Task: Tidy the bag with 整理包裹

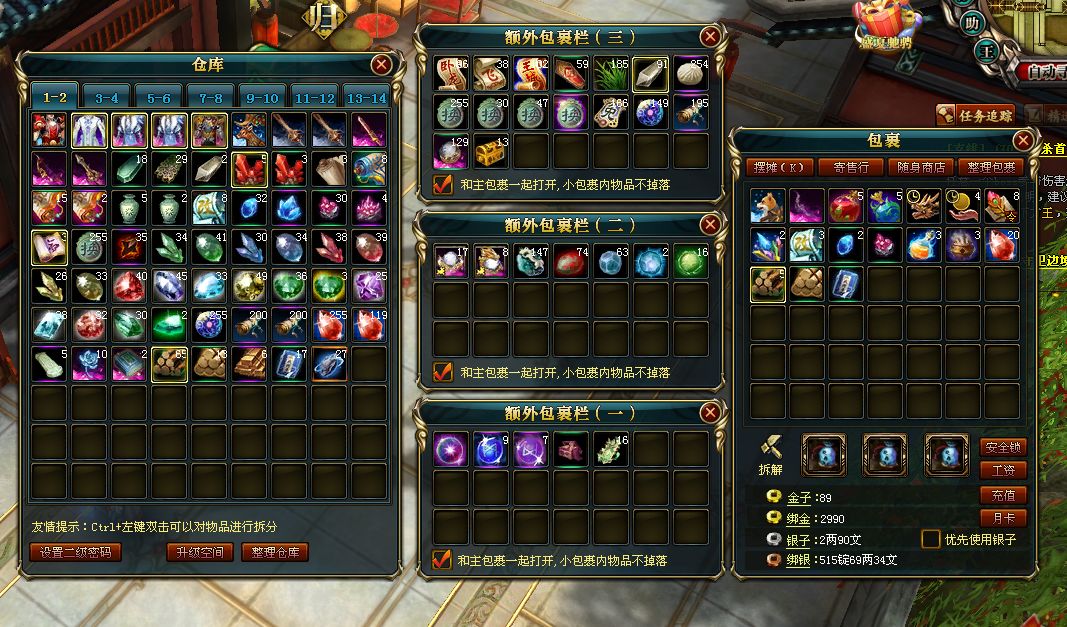Action: (991, 167)
